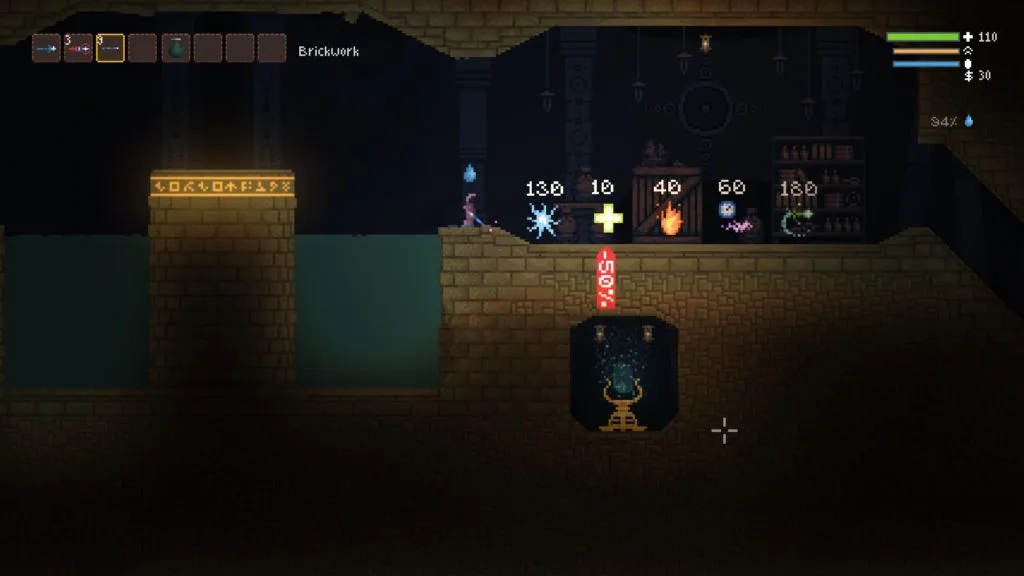Select the red wand slot
1024x576 pixels.
(x=78, y=48)
